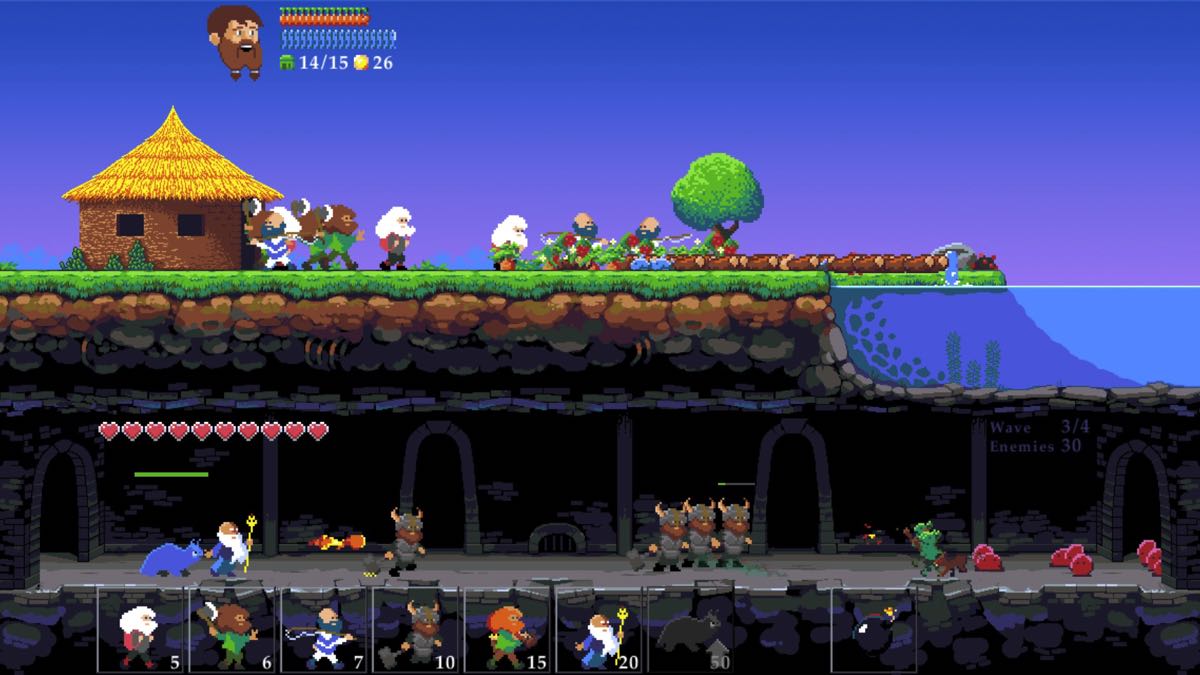The image size is (1200, 675).
Task: Select the white-haired dwarf unit costing 5
Action: coord(141,630)
